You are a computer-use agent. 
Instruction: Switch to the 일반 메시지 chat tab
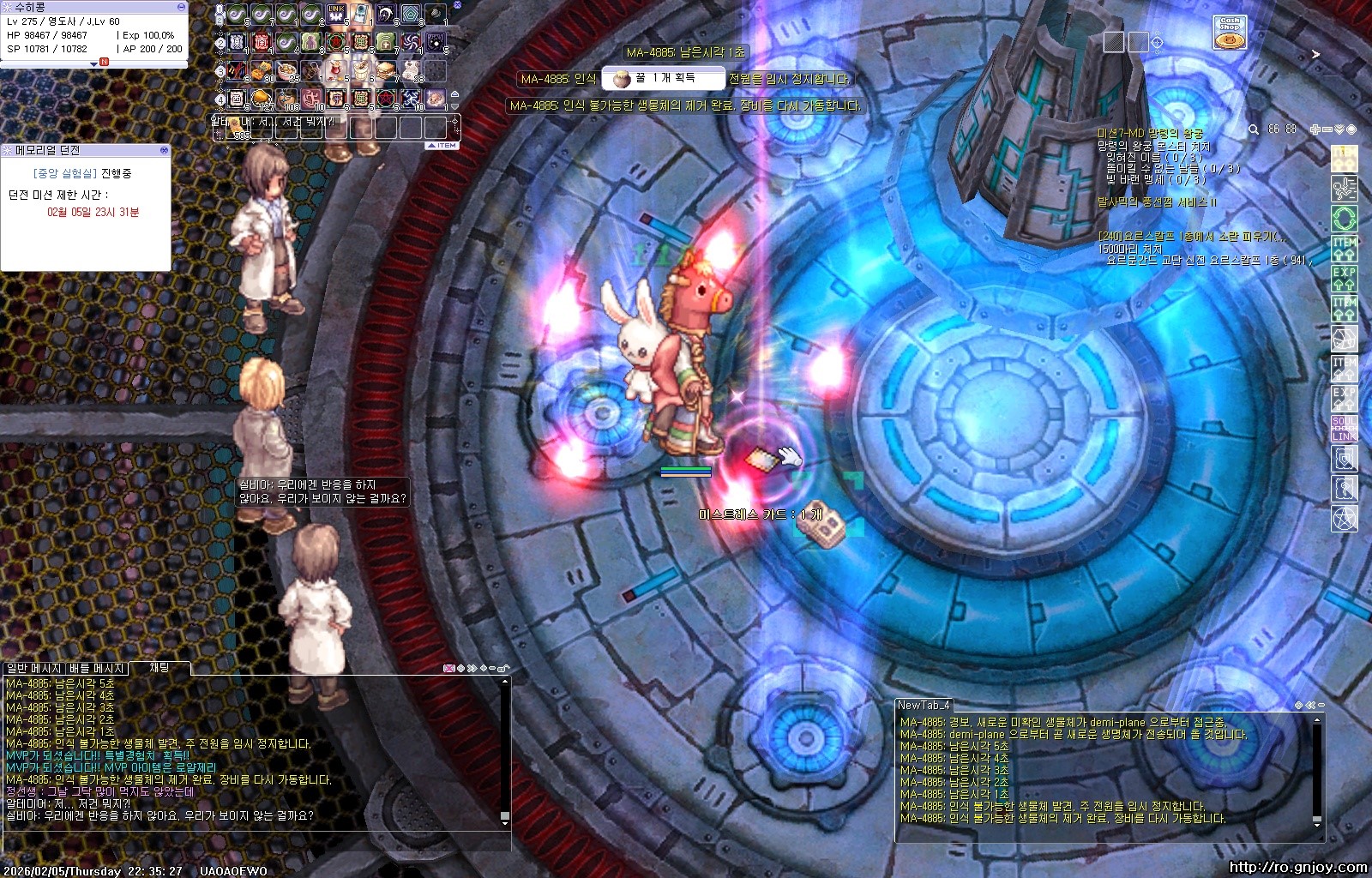coord(34,668)
